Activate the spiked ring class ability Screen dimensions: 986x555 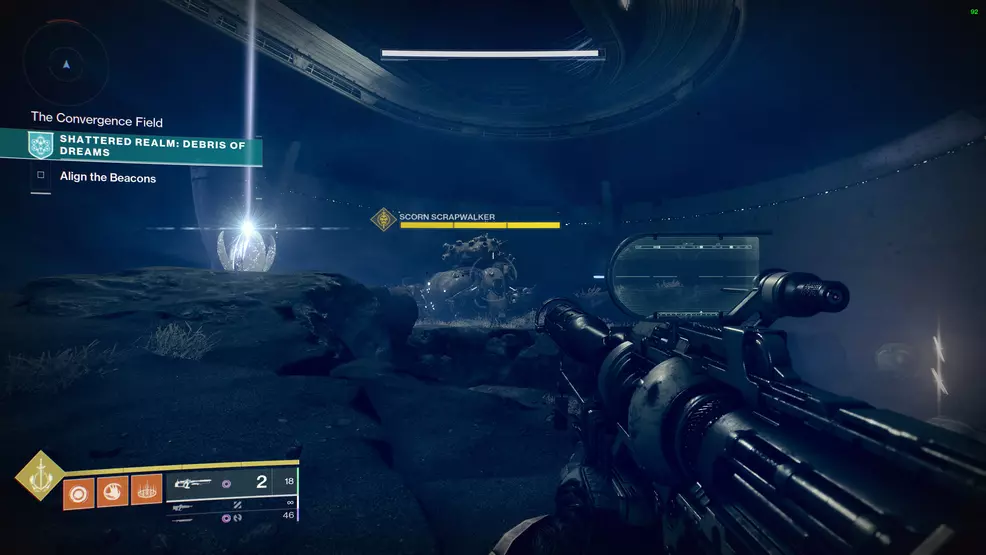point(146,491)
